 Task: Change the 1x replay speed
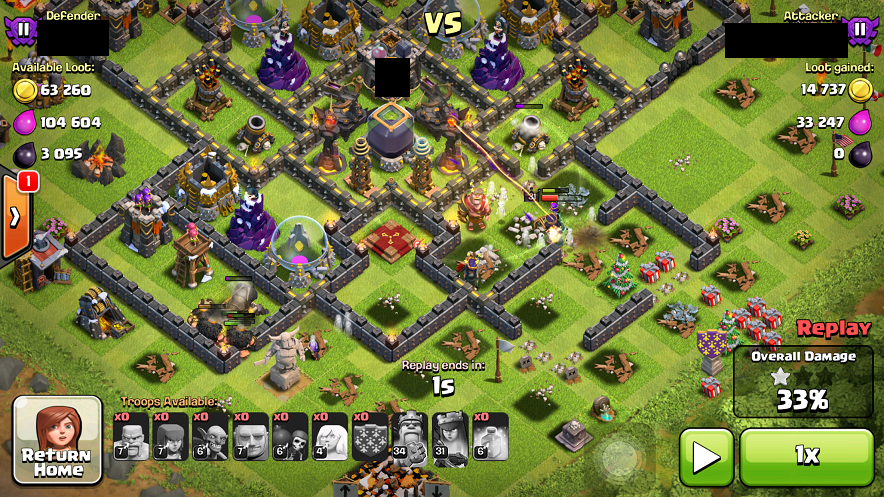click(806, 457)
